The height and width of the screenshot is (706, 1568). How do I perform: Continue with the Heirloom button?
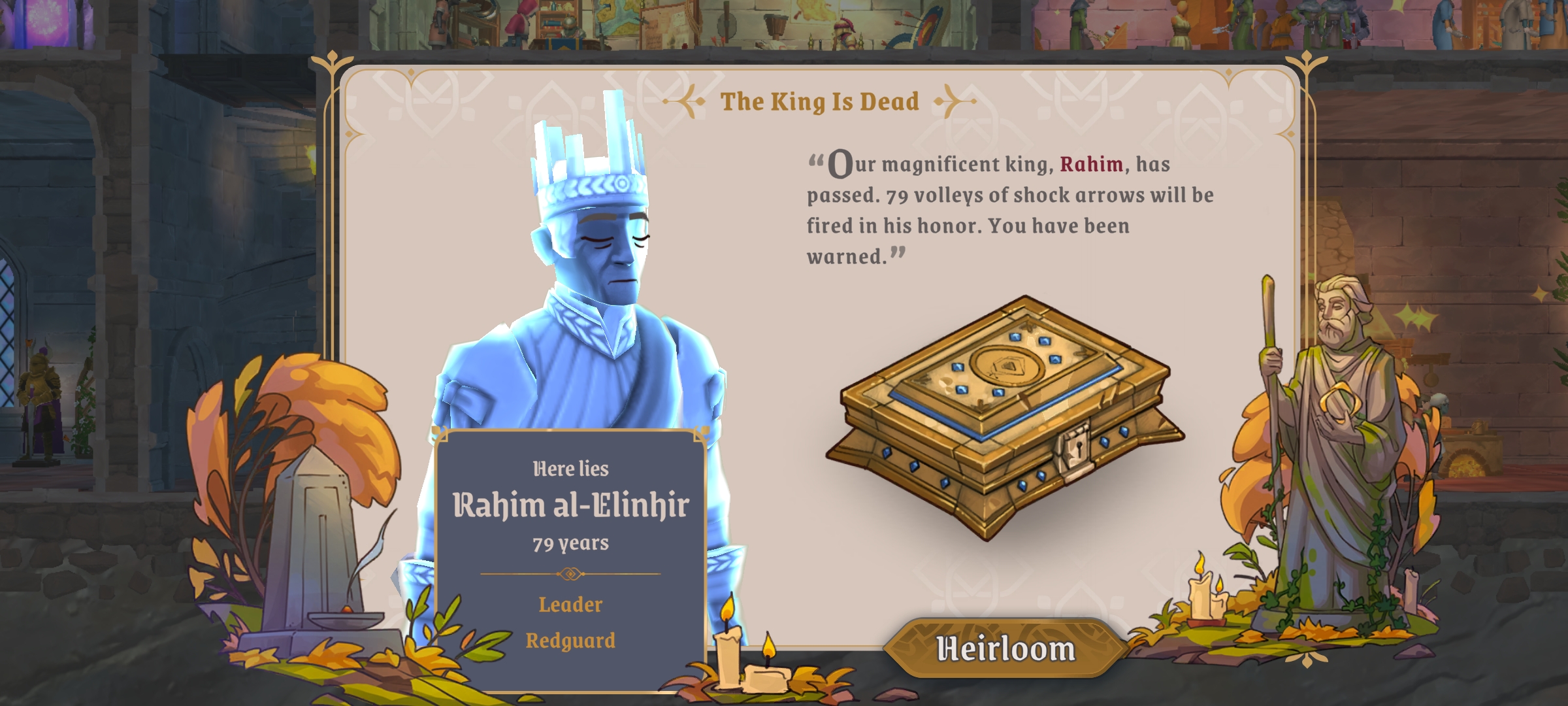coord(1005,648)
